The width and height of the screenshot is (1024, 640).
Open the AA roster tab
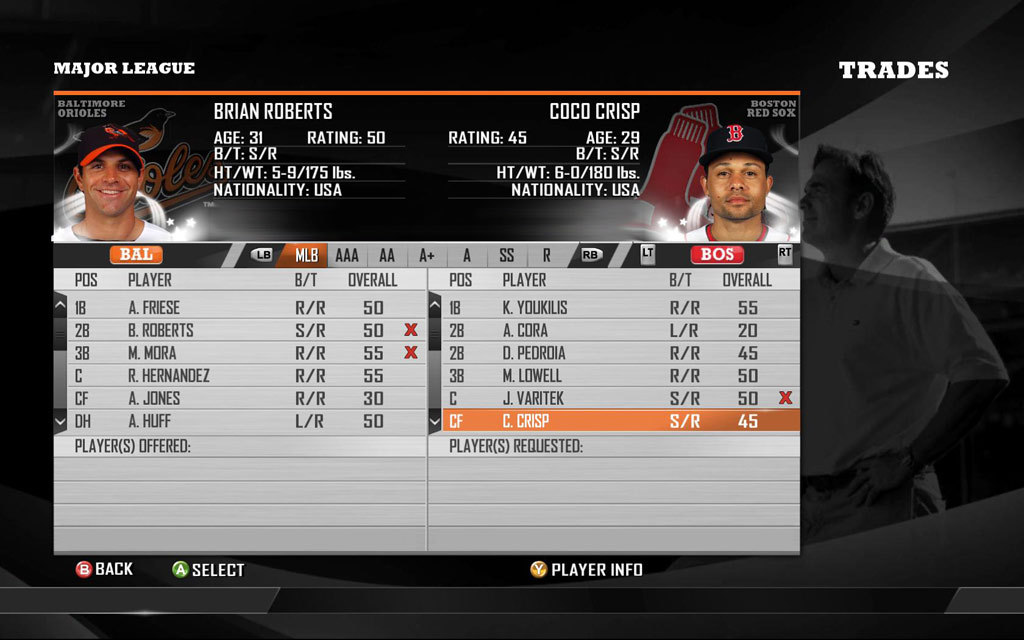pyautogui.click(x=387, y=255)
